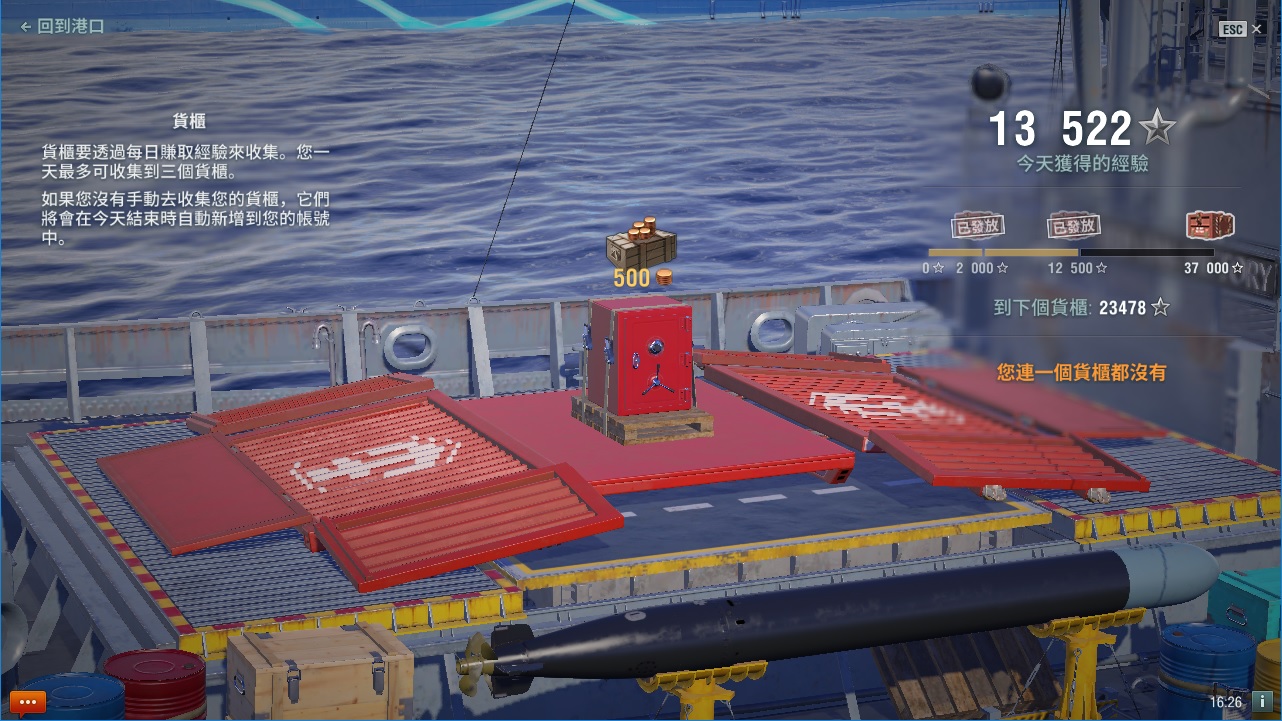Close the container screen with the X

[1257, 29]
